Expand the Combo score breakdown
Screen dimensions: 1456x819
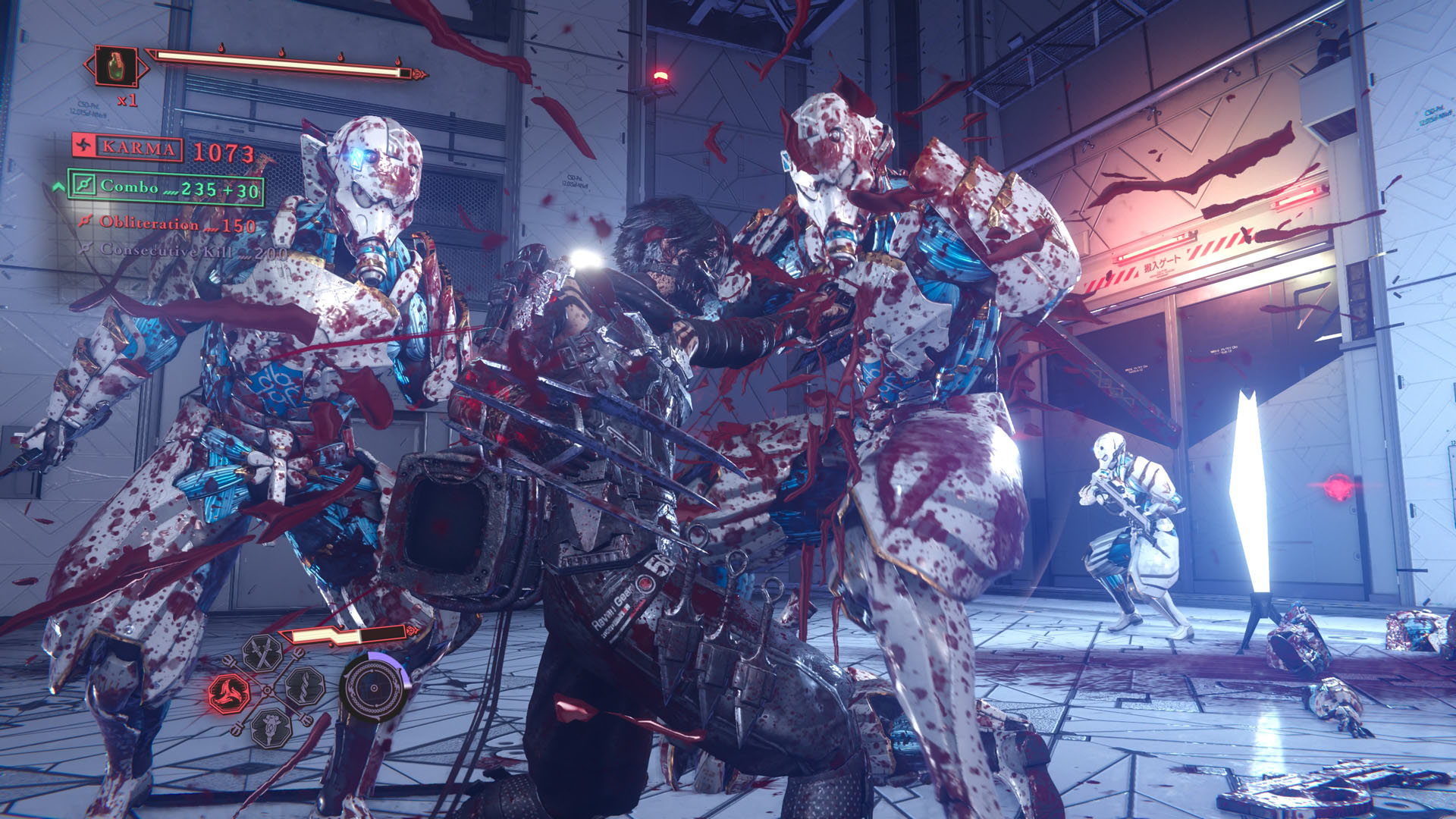coord(182,188)
